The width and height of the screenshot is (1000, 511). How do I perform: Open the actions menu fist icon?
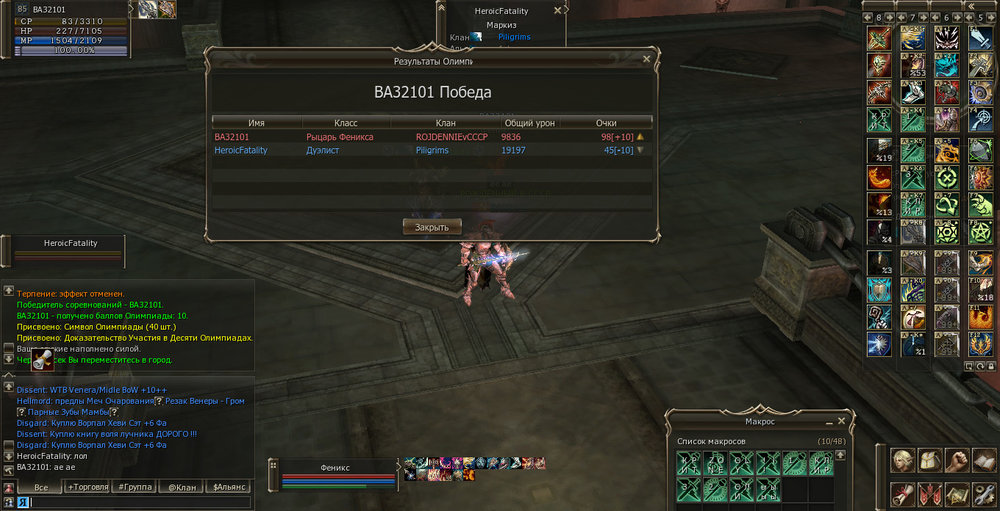tap(957, 461)
